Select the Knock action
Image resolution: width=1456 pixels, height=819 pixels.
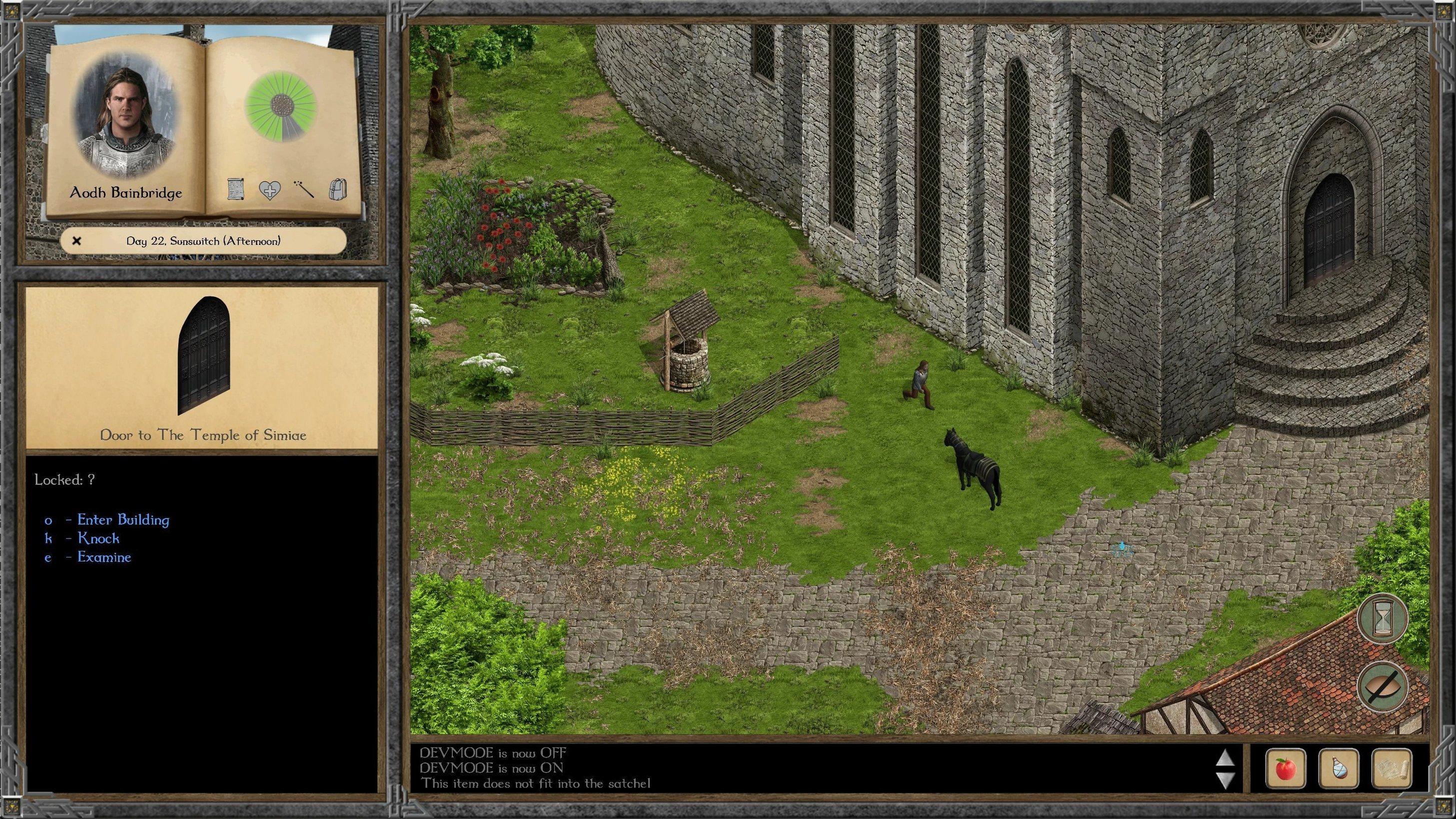tap(98, 538)
